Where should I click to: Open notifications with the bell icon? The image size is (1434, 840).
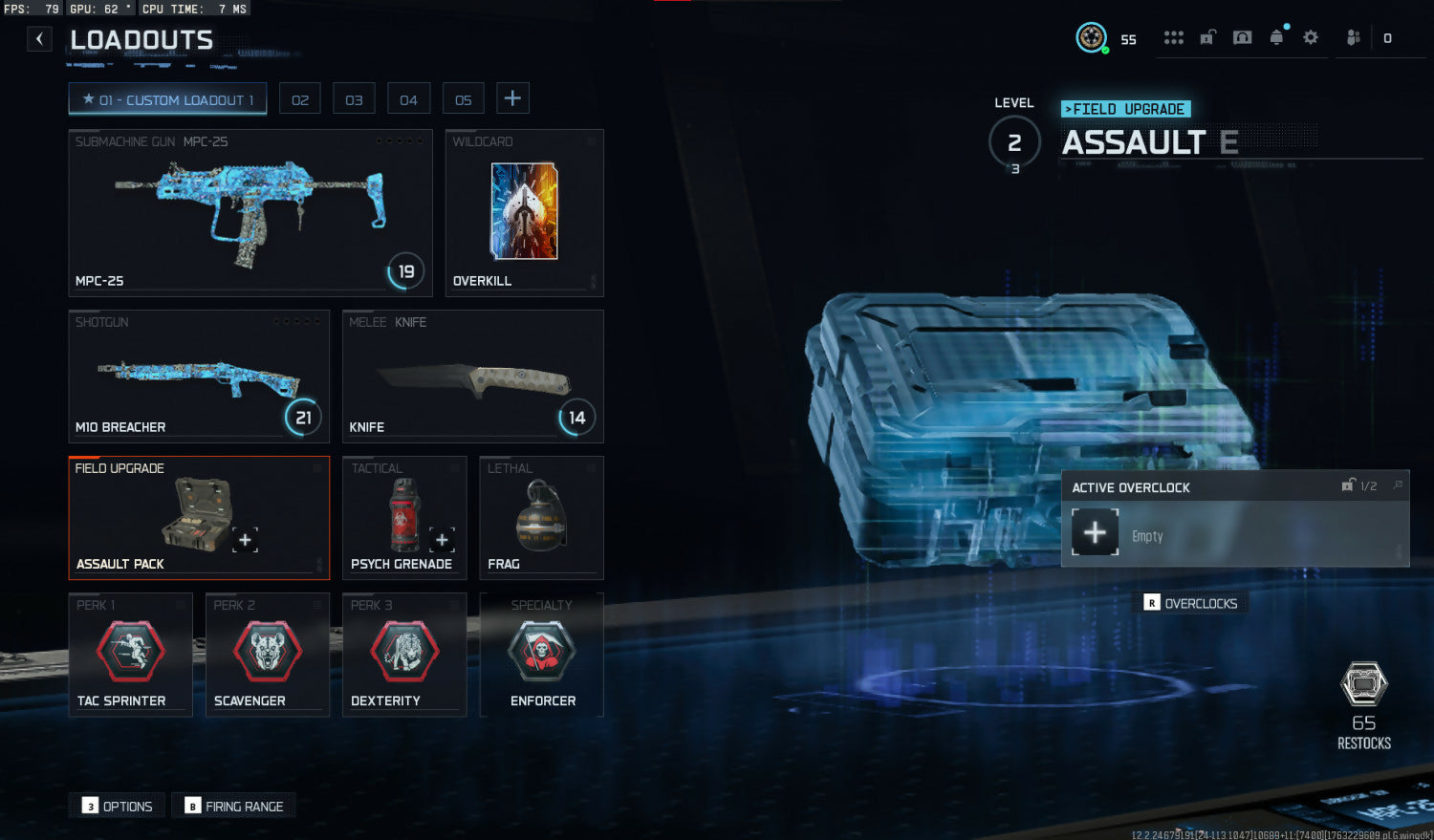coord(1276,37)
